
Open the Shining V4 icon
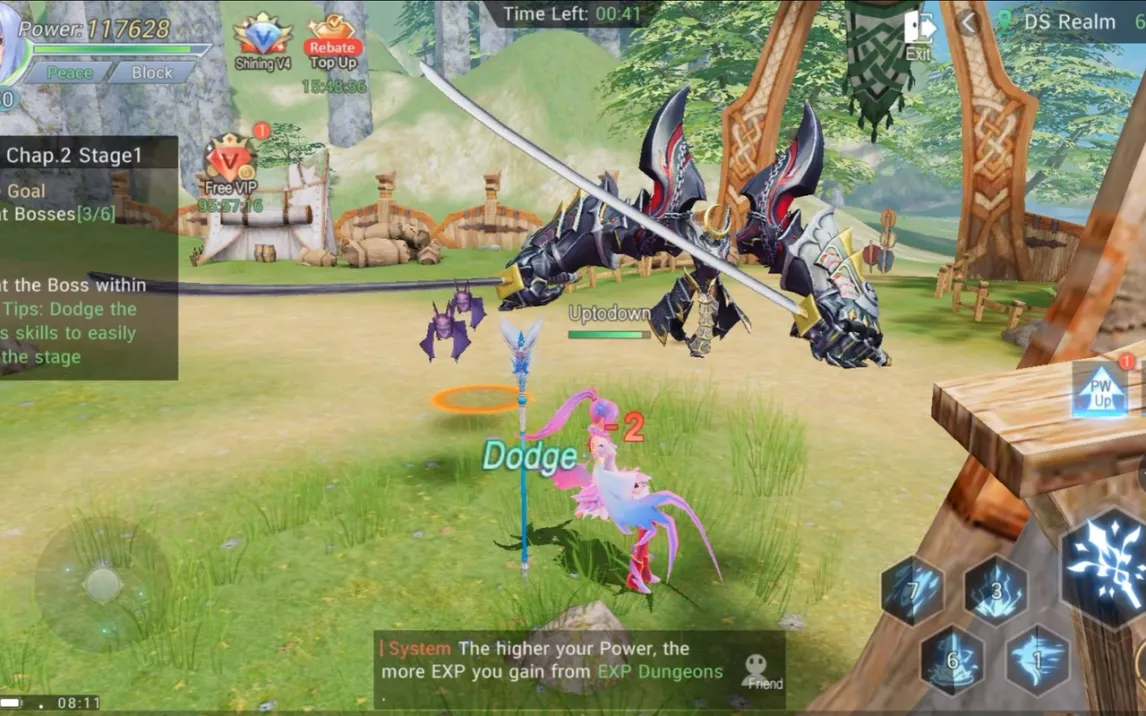click(262, 42)
